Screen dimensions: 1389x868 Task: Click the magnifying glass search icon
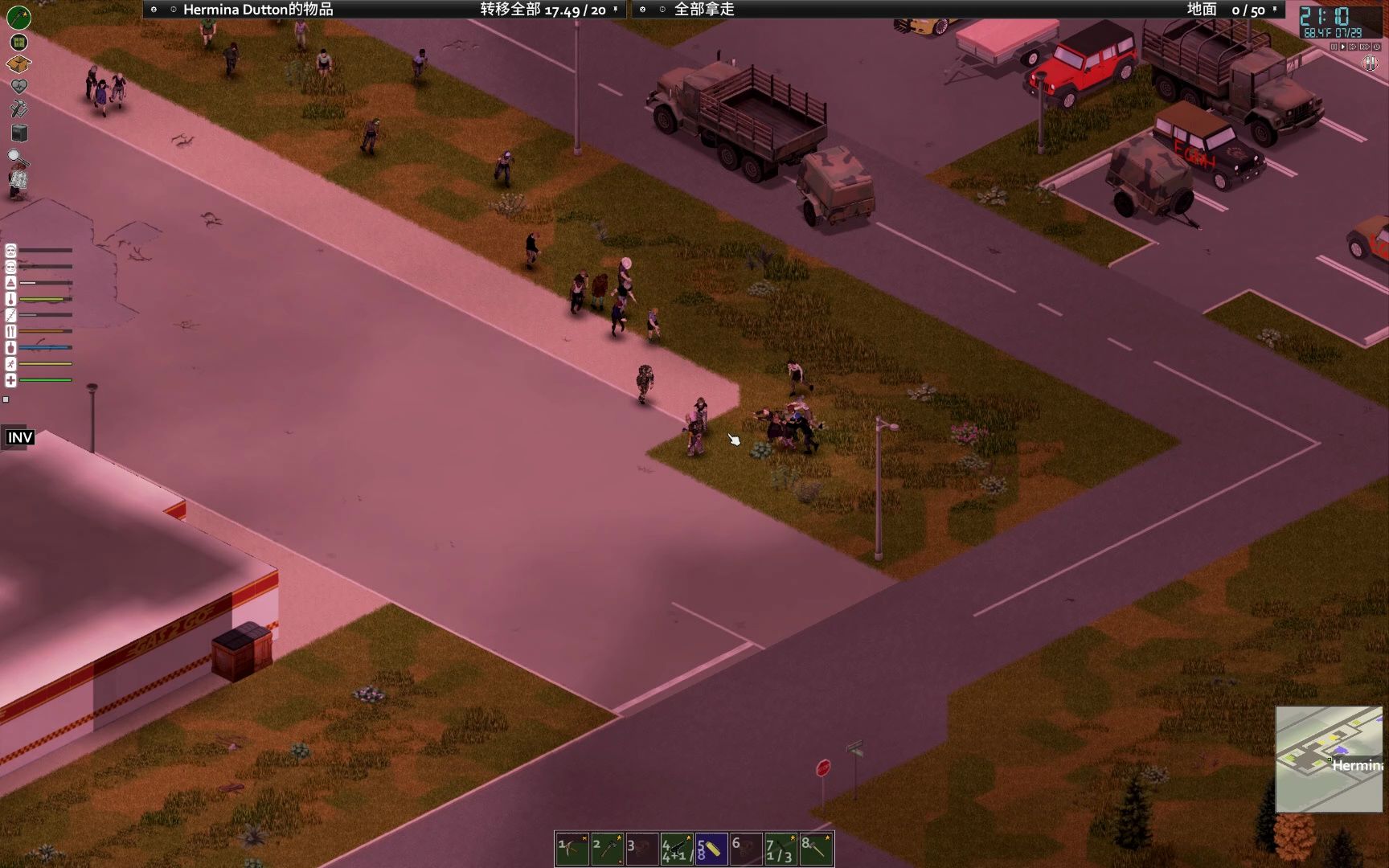[x=15, y=156]
